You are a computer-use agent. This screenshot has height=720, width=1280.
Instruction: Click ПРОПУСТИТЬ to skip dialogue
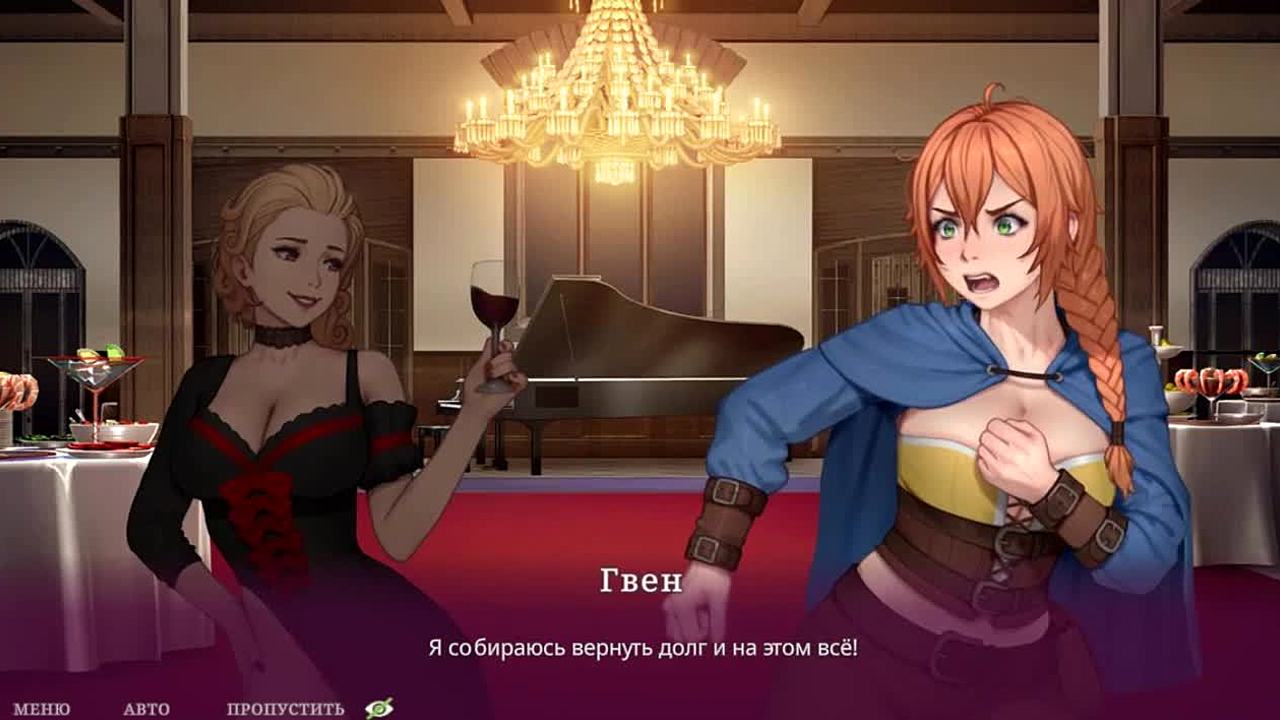pyautogui.click(x=285, y=709)
